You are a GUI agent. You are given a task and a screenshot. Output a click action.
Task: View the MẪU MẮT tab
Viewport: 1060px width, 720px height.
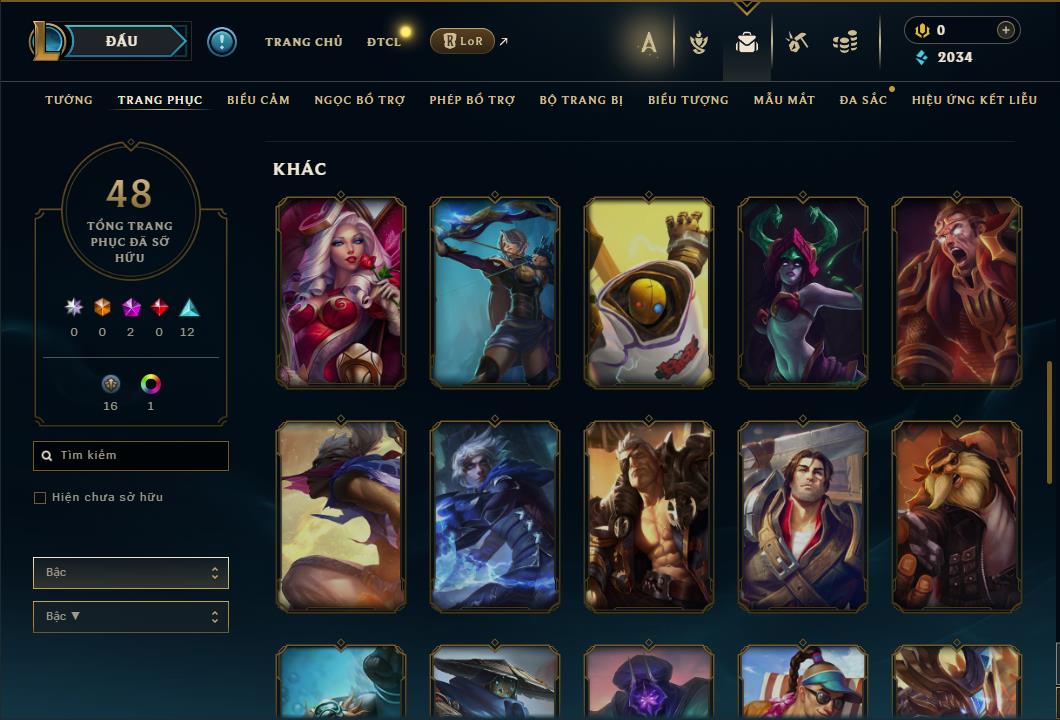pyautogui.click(x=784, y=100)
